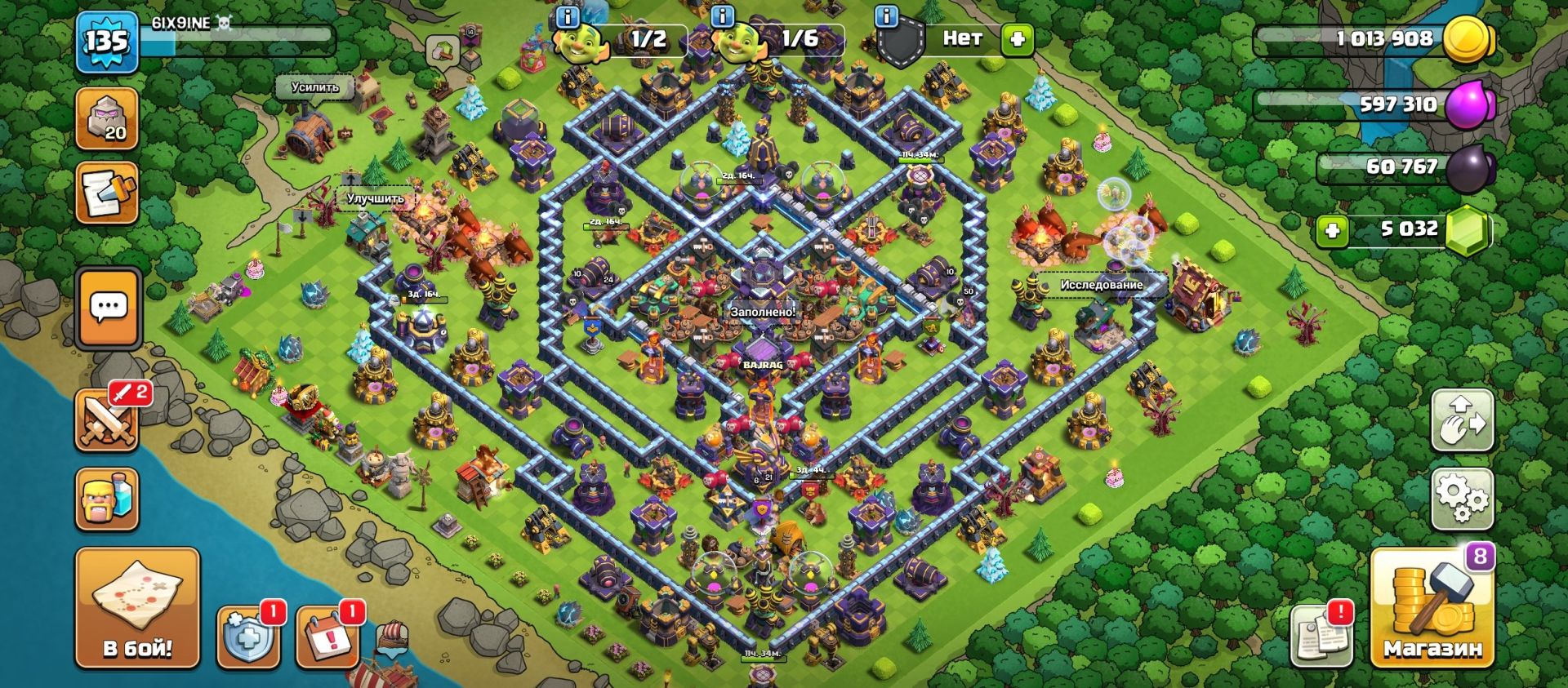Tap the Исследование research label

tap(1101, 285)
